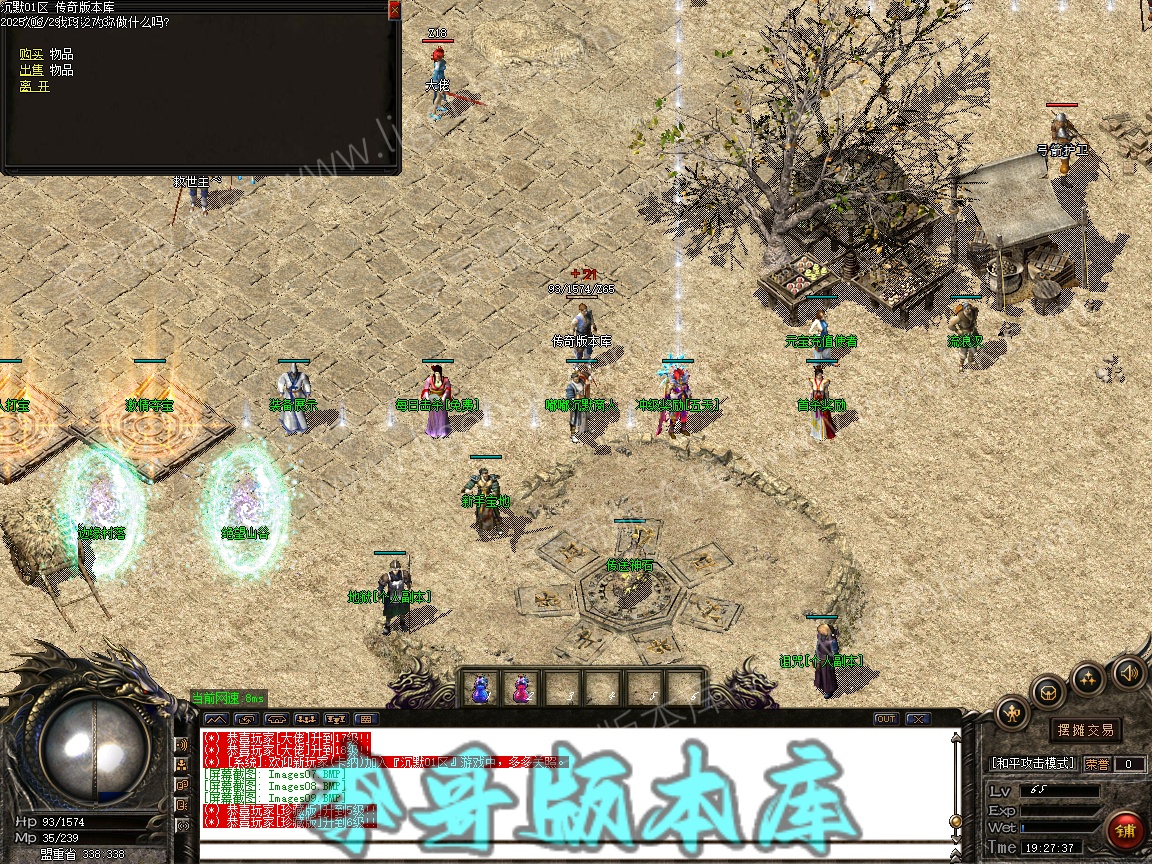The height and width of the screenshot is (864, 1152).
Task: Use the blue potion in the quick slot
Action: (481, 687)
